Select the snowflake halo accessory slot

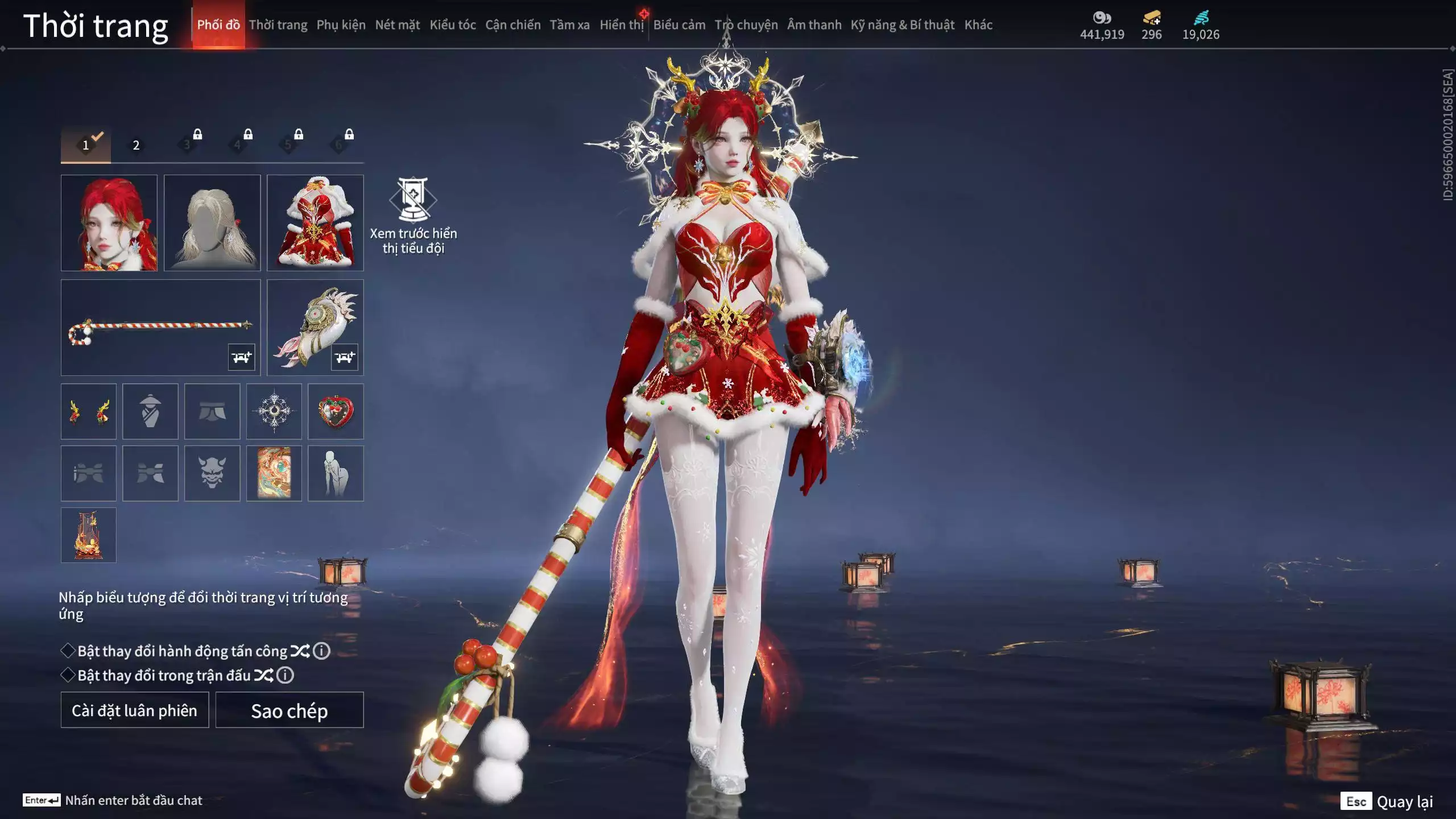click(274, 411)
